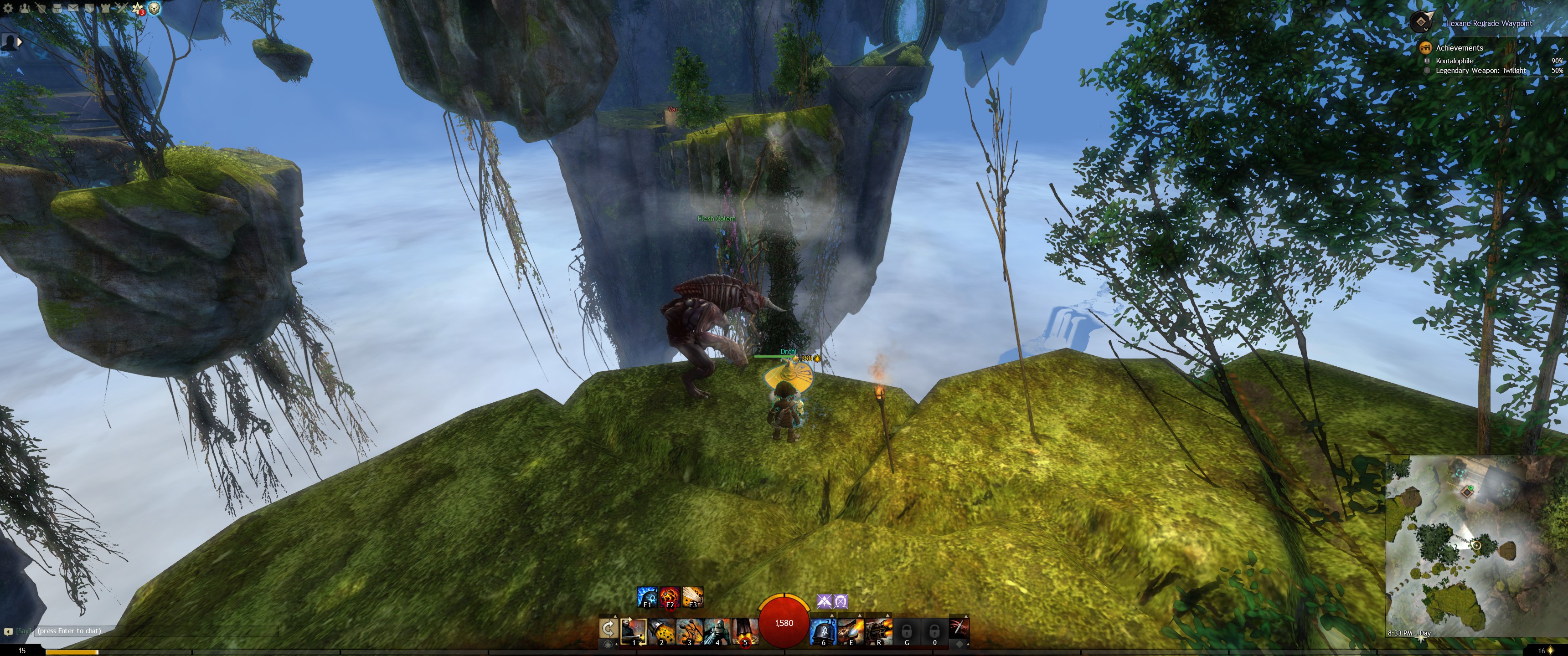
Task: Activate the F1 turret toolbelt skill
Action: pyautogui.click(x=646, y=596)
